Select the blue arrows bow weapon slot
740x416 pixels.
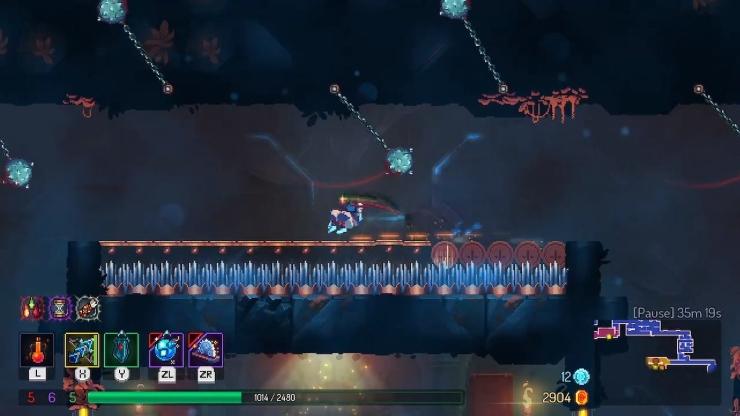(x=82, y=350)
